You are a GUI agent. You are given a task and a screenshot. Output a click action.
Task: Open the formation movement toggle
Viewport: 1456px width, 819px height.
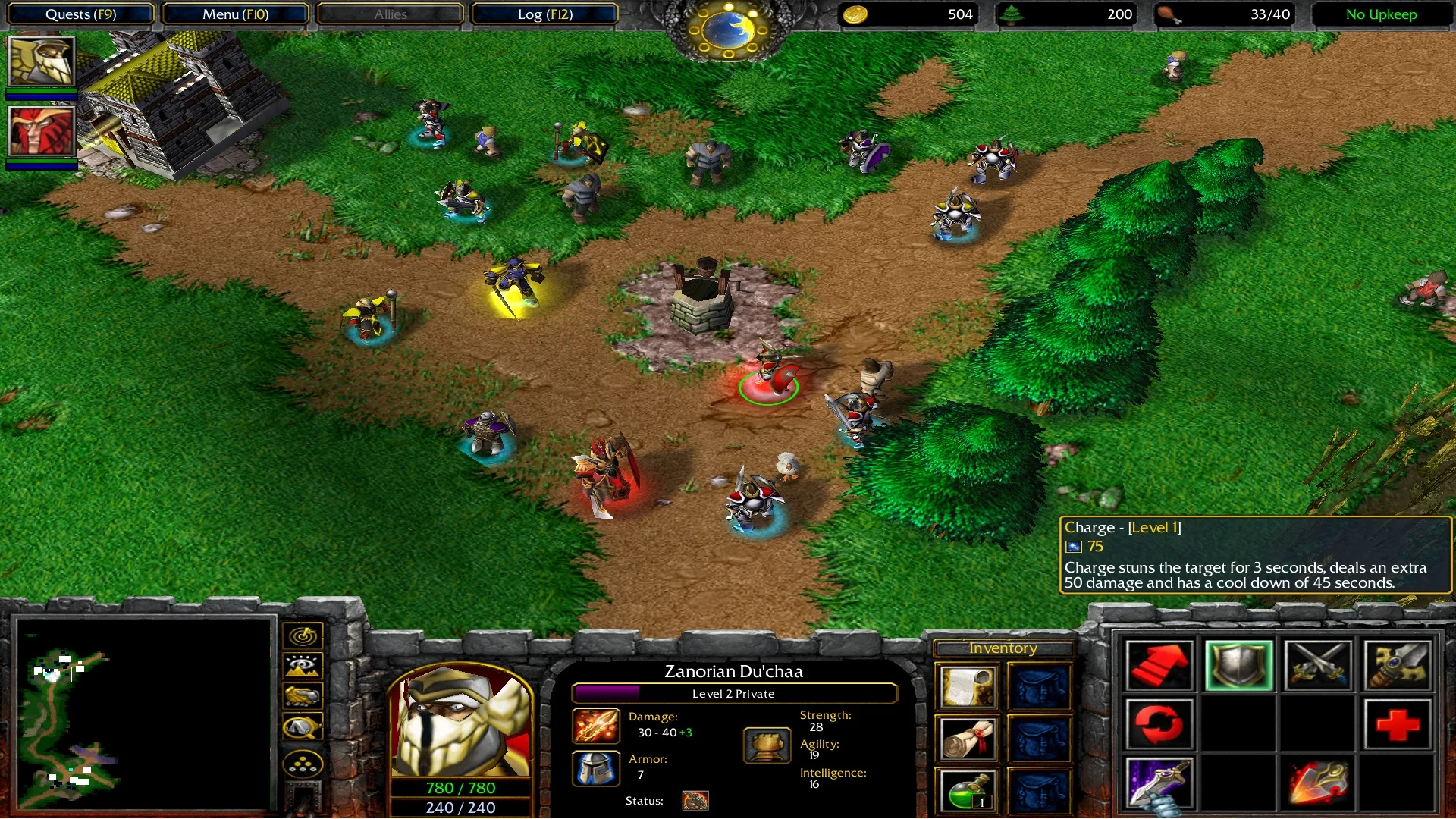(x=303, y=764)
